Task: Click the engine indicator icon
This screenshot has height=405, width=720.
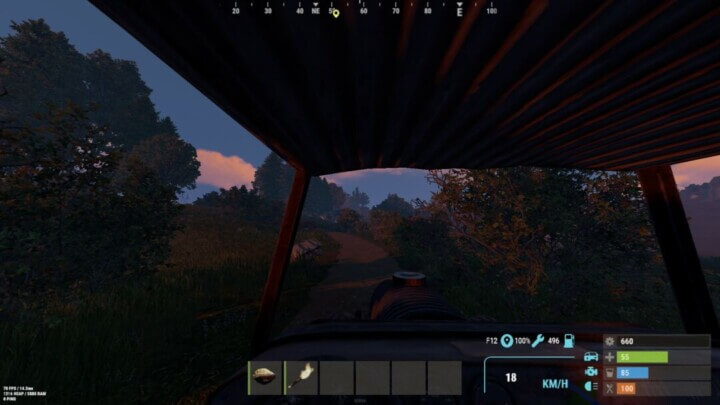Action: tap(591, 372)
